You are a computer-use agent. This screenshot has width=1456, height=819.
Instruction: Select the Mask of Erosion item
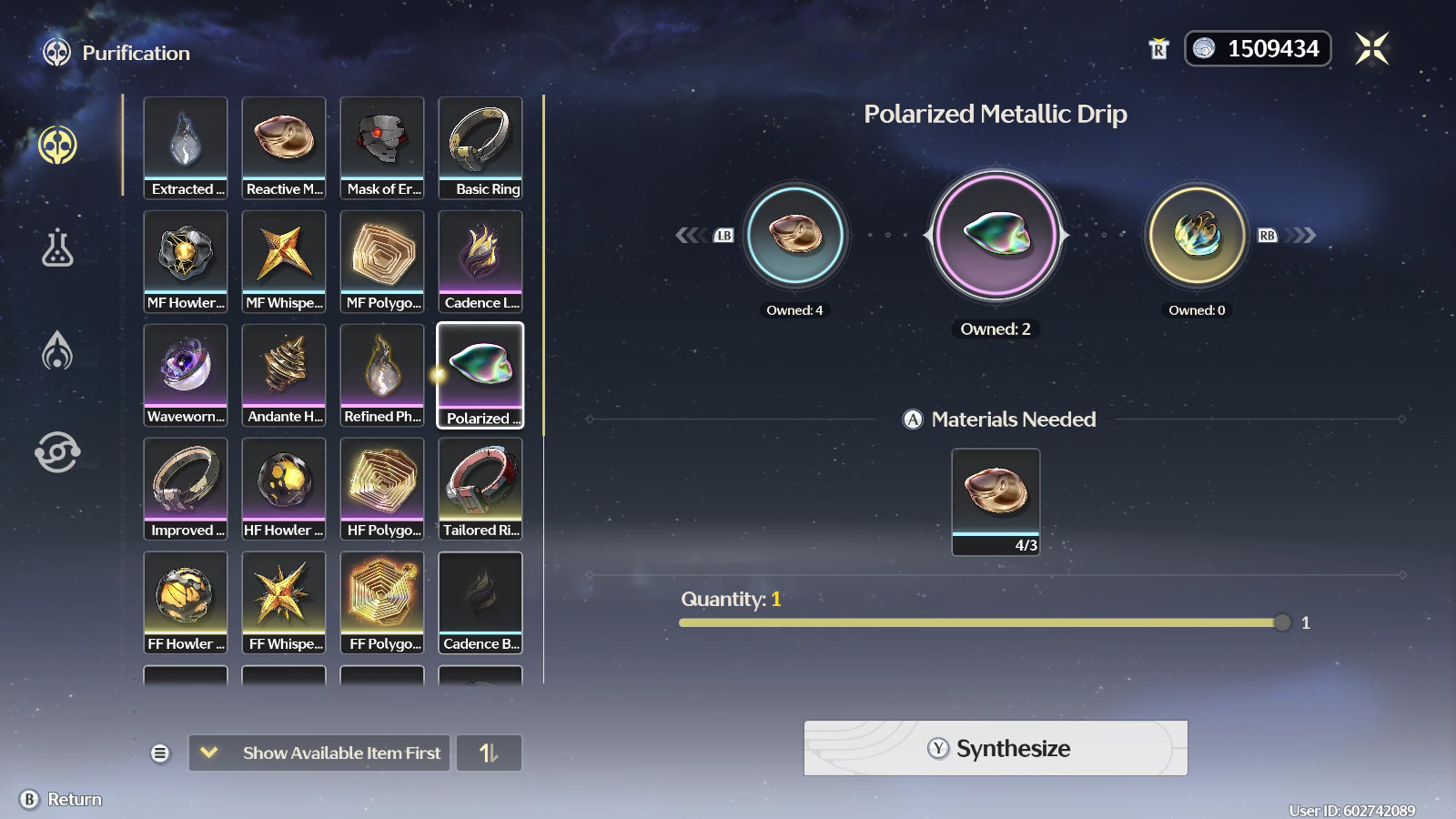tap(382, 147)
